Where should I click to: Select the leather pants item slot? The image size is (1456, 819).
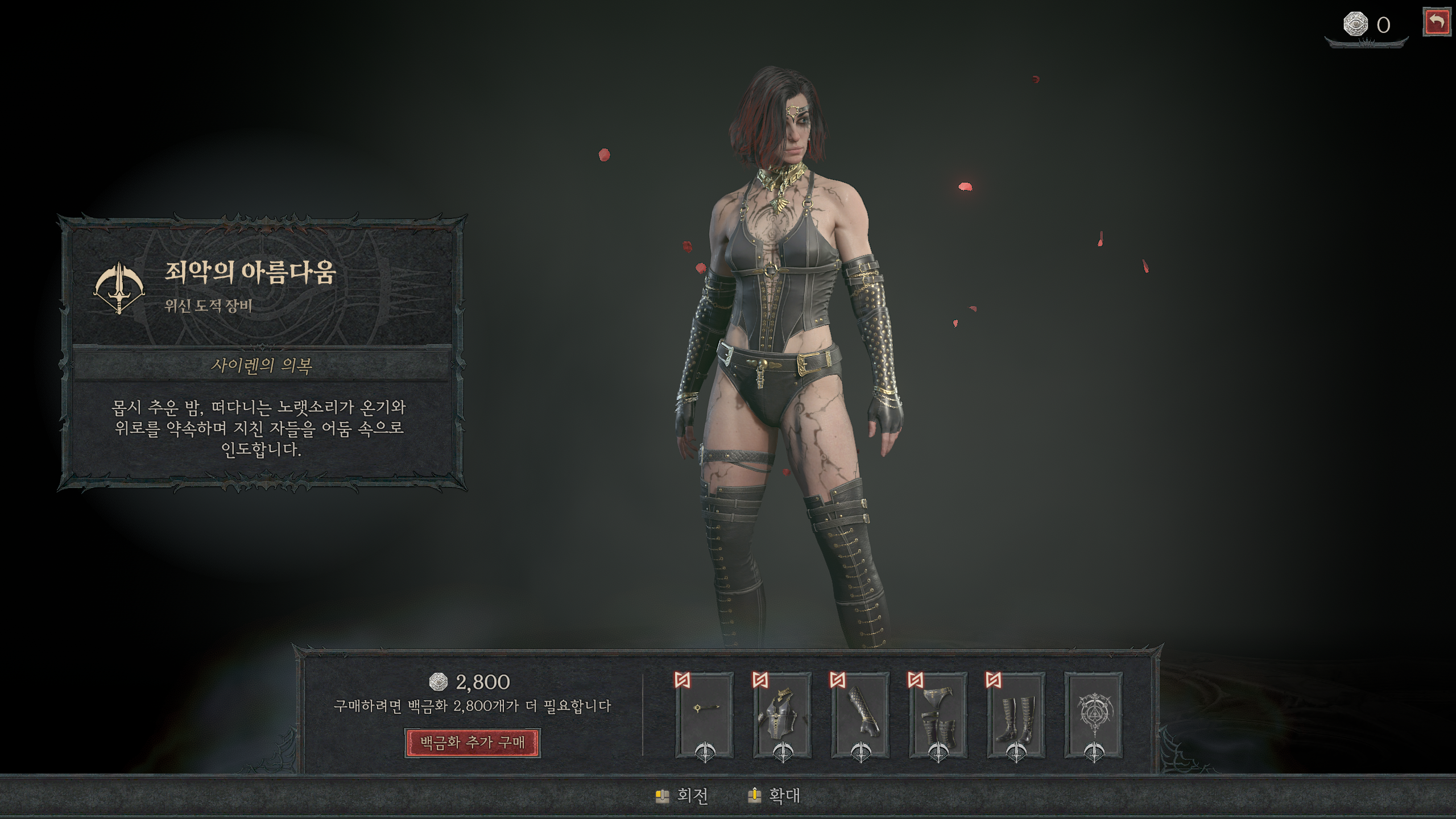[x=938, y=714]
